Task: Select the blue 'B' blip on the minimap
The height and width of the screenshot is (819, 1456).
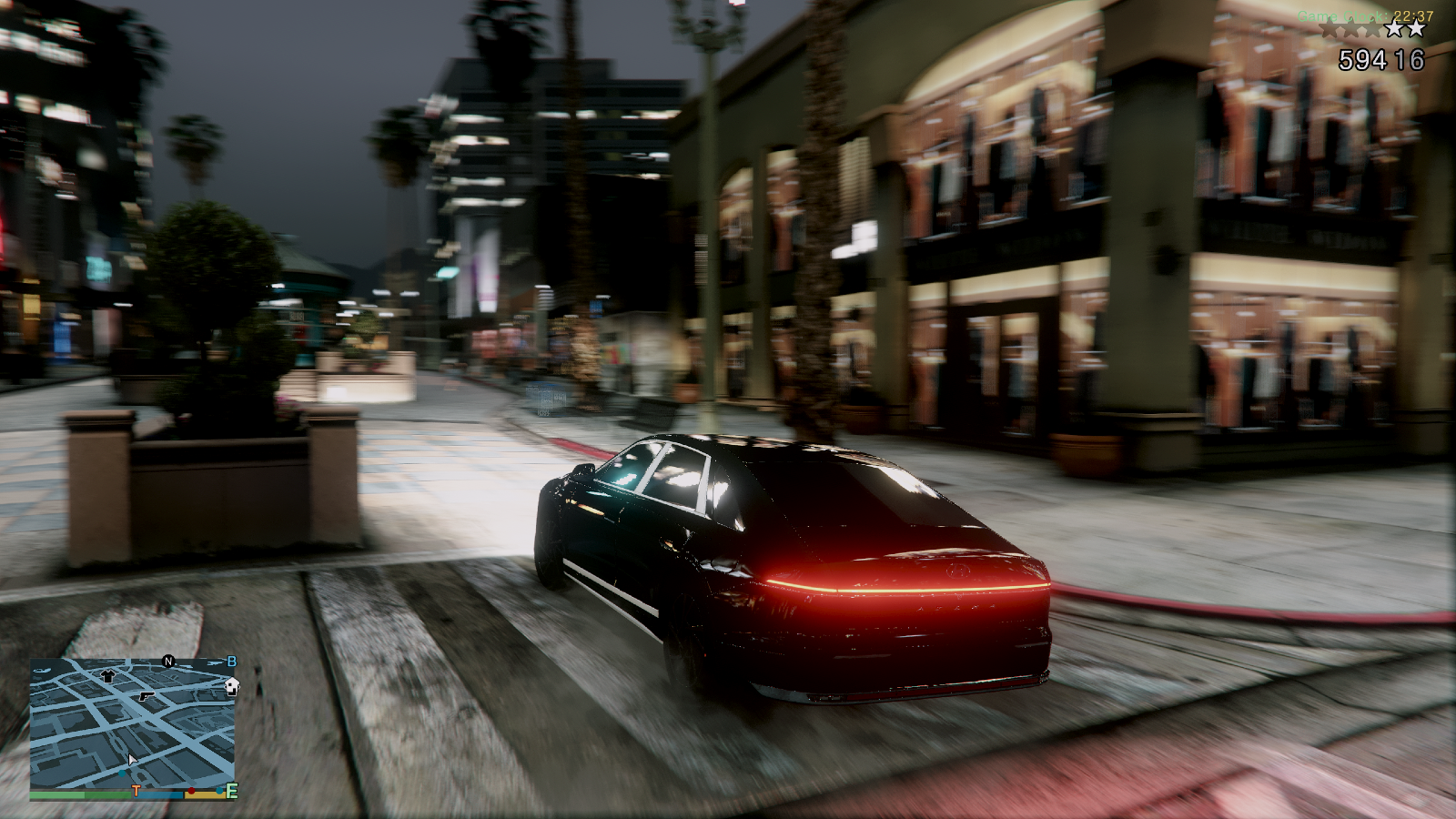Action: pyautogui.click(x=233, y=662)
